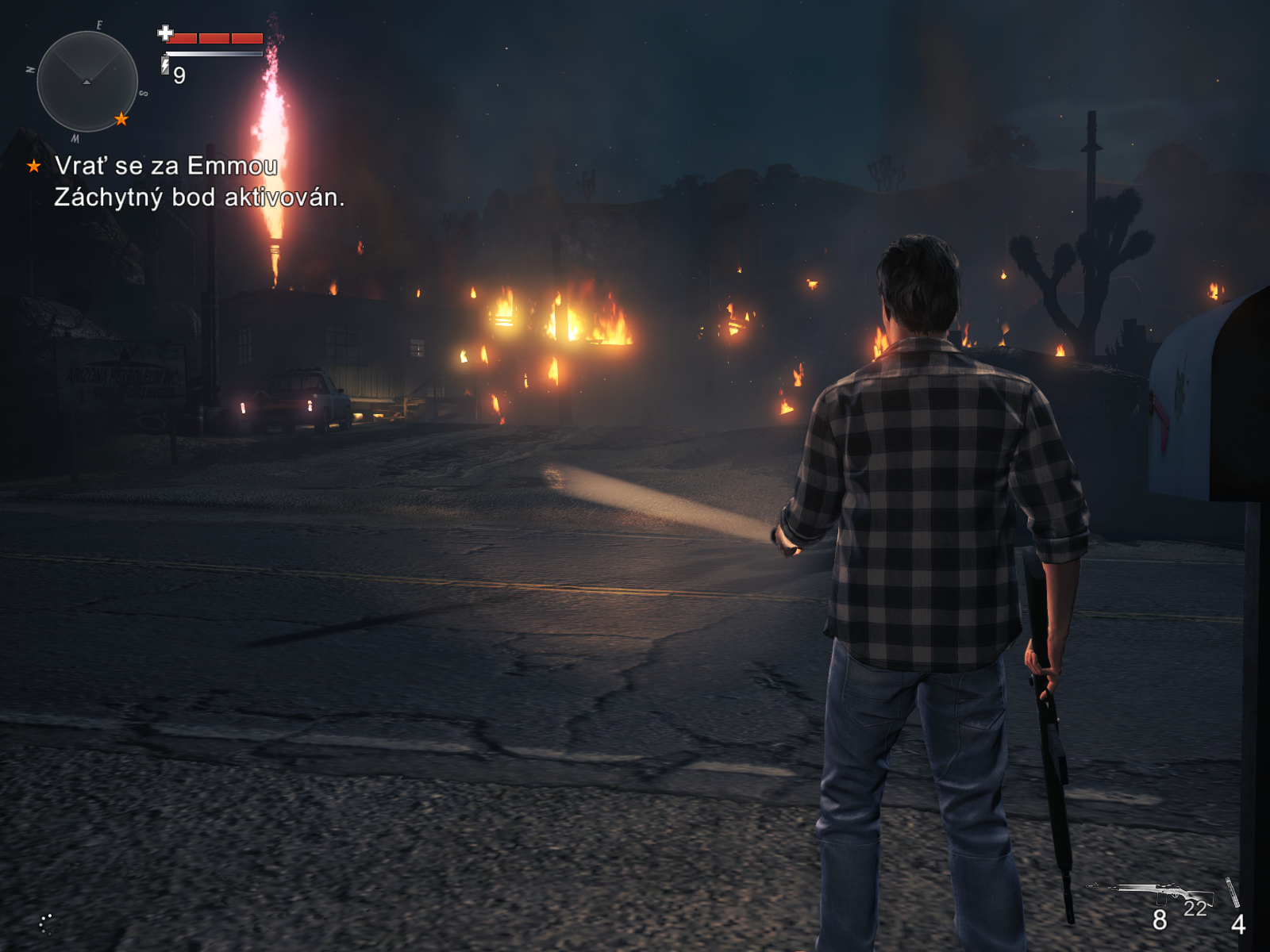Click the circular compass radar

pos(87,81)
